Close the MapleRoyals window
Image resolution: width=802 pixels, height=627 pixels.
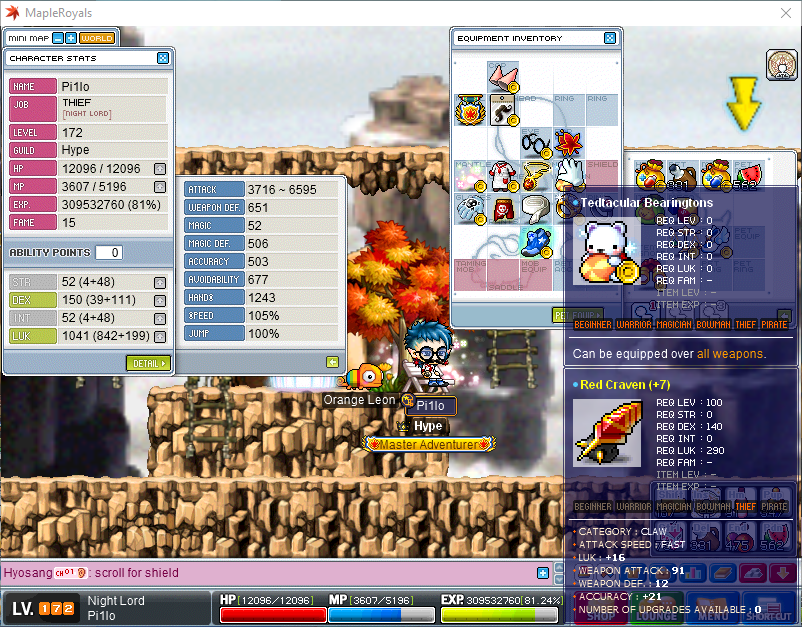[784, 12]
